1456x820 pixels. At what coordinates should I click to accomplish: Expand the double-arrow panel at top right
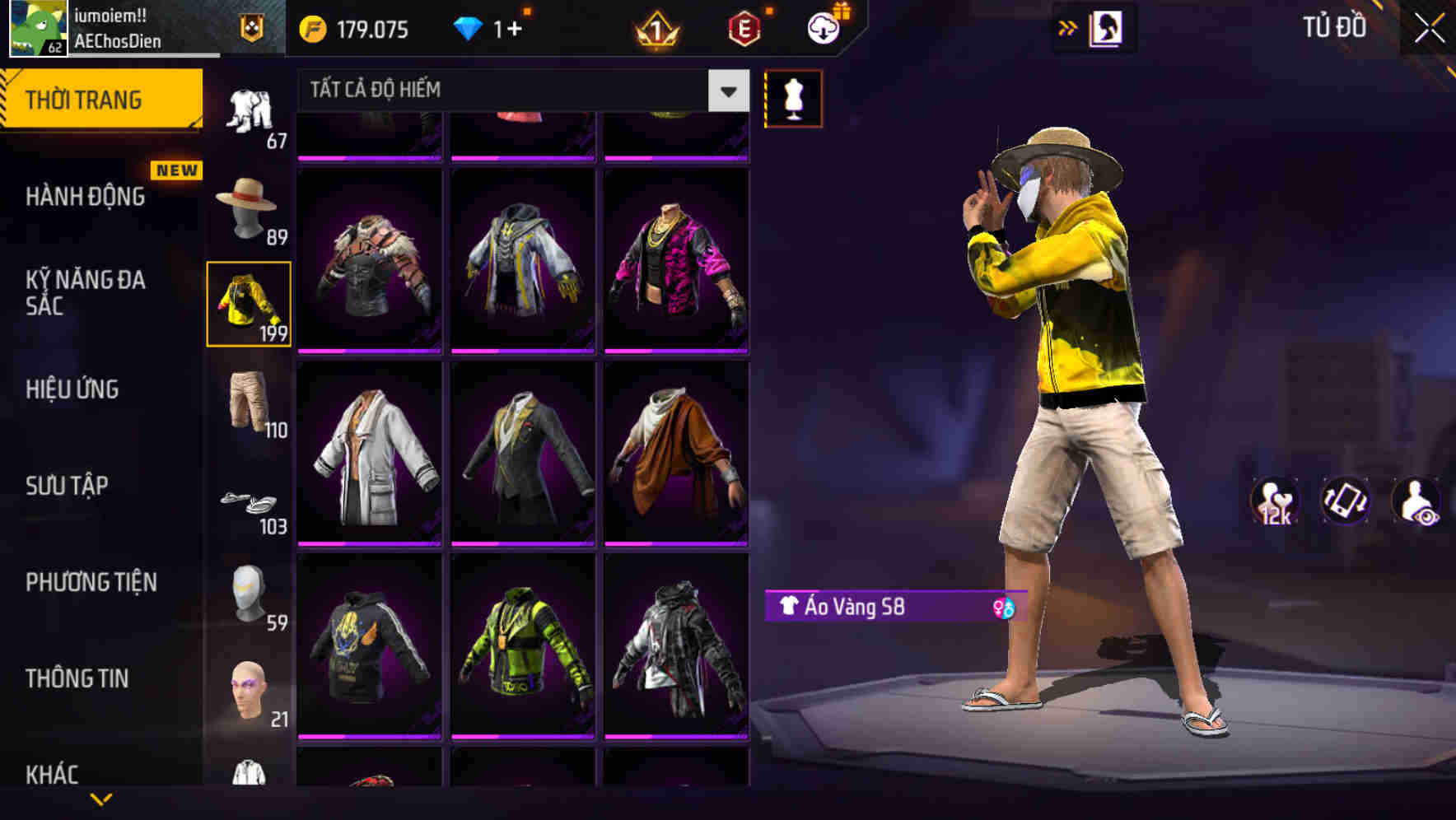tap(1068, 27)
